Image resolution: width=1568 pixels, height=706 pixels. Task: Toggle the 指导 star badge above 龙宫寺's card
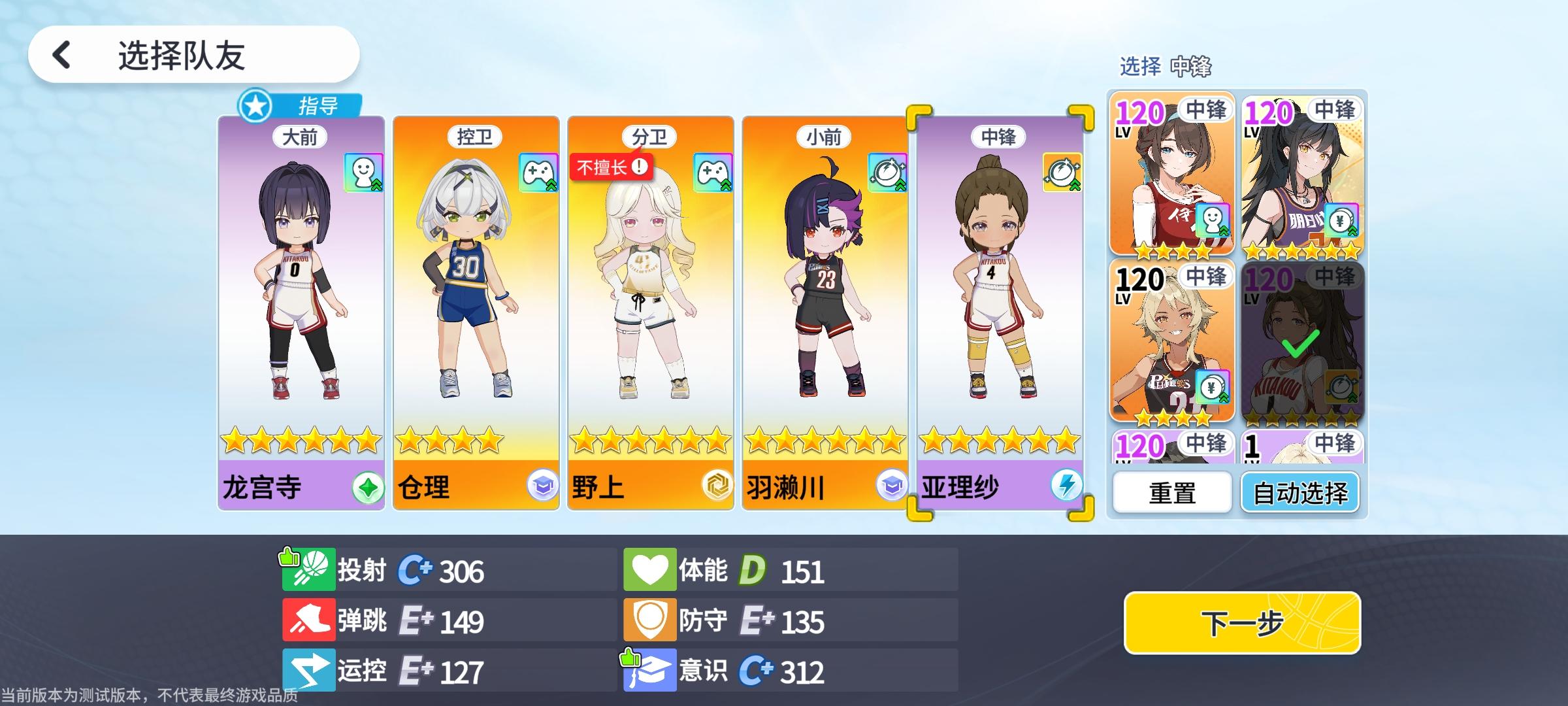coord(255,105)
